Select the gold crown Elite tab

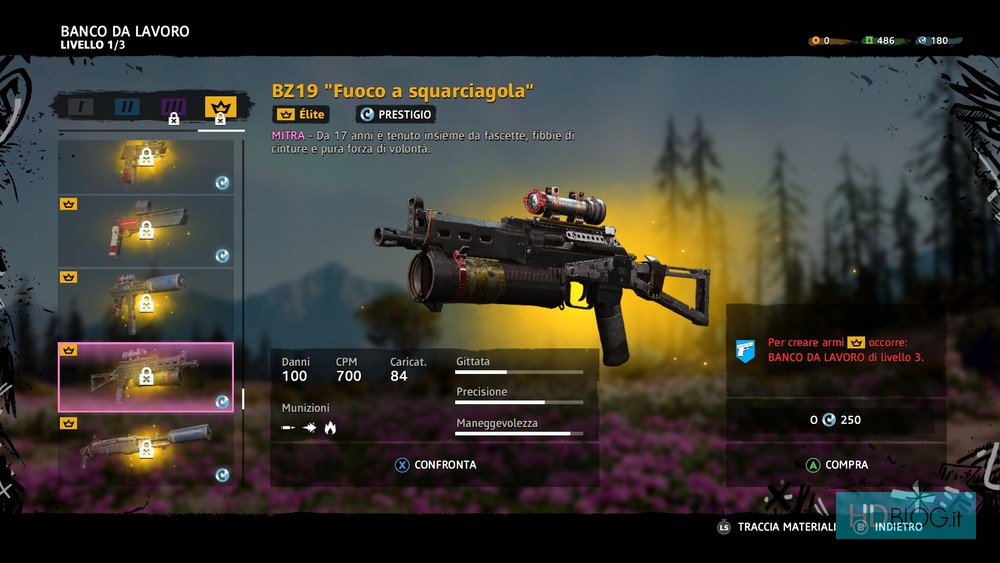click(x=220, y=108)
